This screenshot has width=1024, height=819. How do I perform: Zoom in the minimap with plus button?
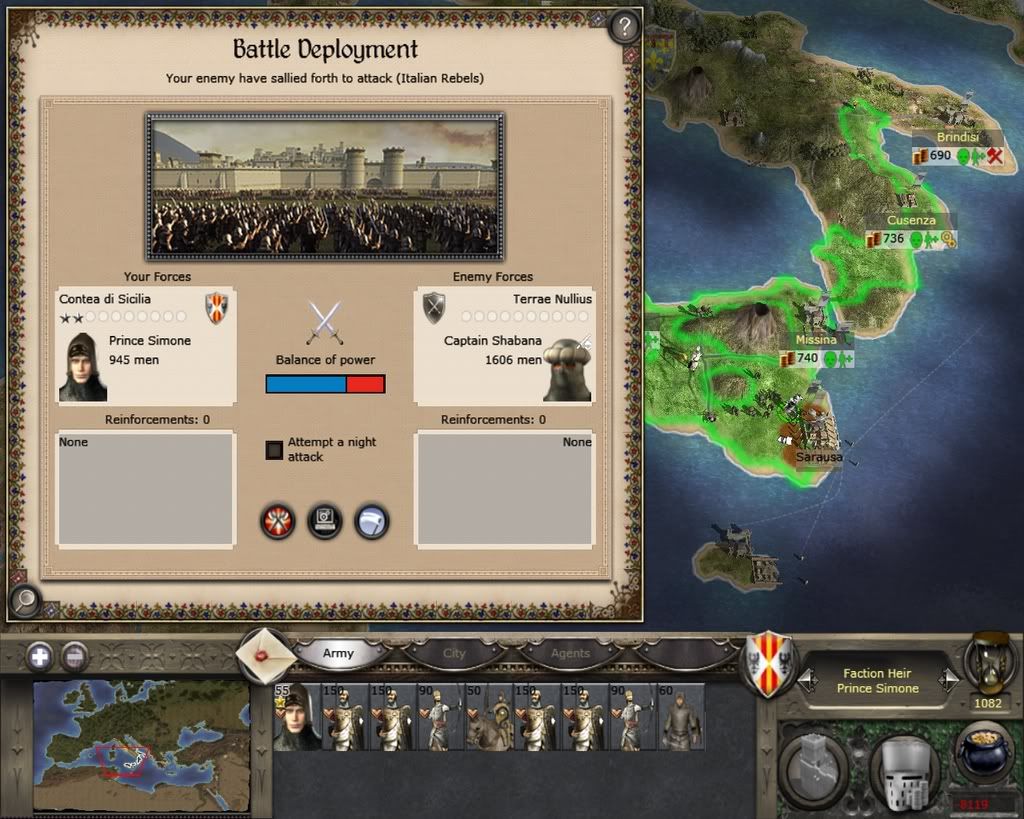coord(40,657)
